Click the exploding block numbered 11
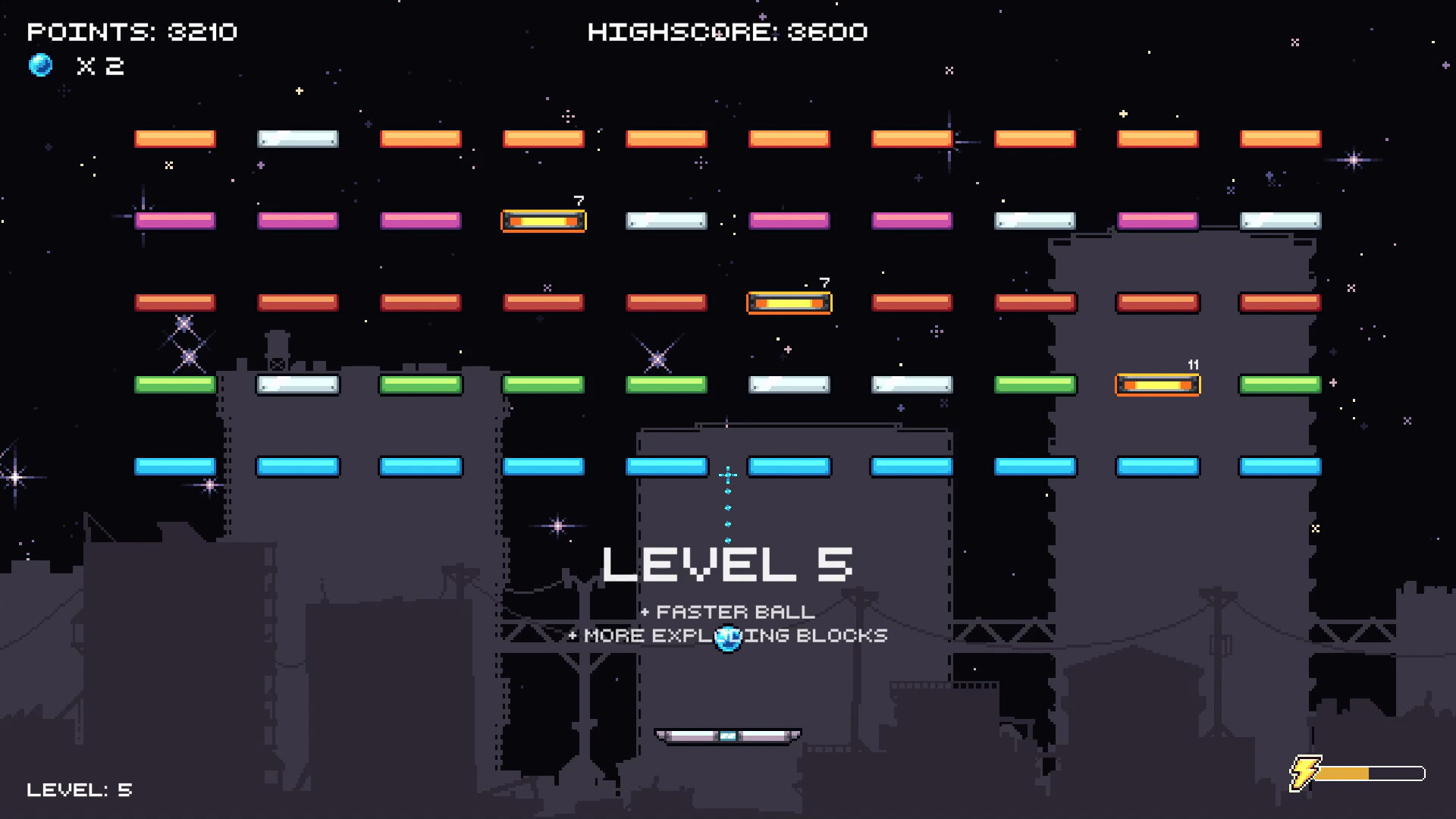This screenshot has height=819, width=1456. 1157,384
